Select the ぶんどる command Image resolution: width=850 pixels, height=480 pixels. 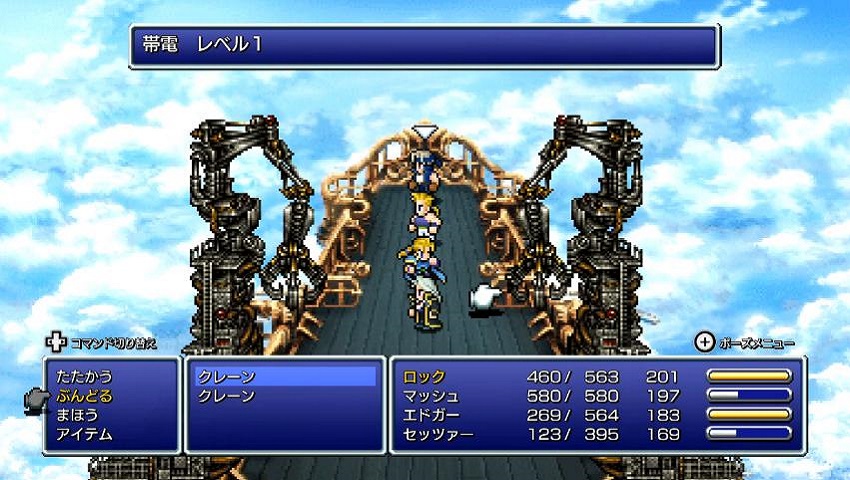pos(85,396)
